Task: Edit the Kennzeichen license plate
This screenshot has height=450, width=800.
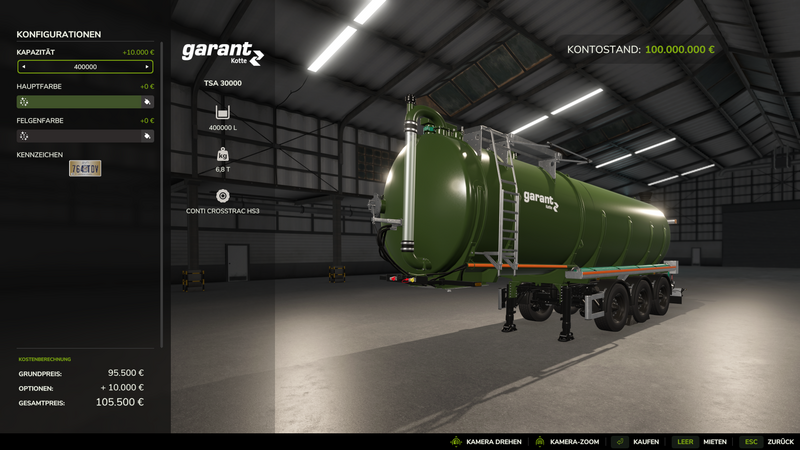Action: [85, 168]
